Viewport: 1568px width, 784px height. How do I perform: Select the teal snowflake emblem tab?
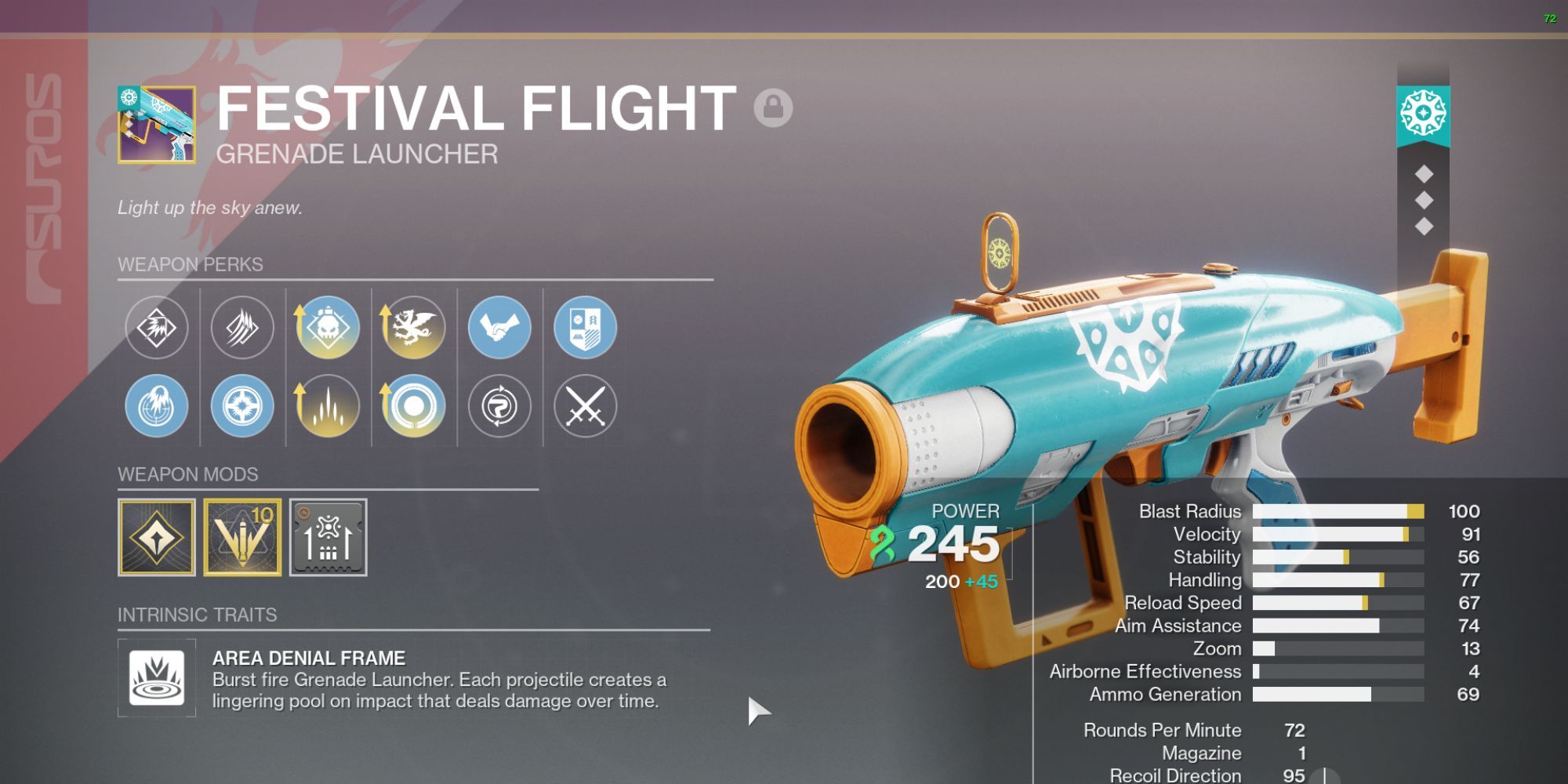click(x=1423, y=114)
